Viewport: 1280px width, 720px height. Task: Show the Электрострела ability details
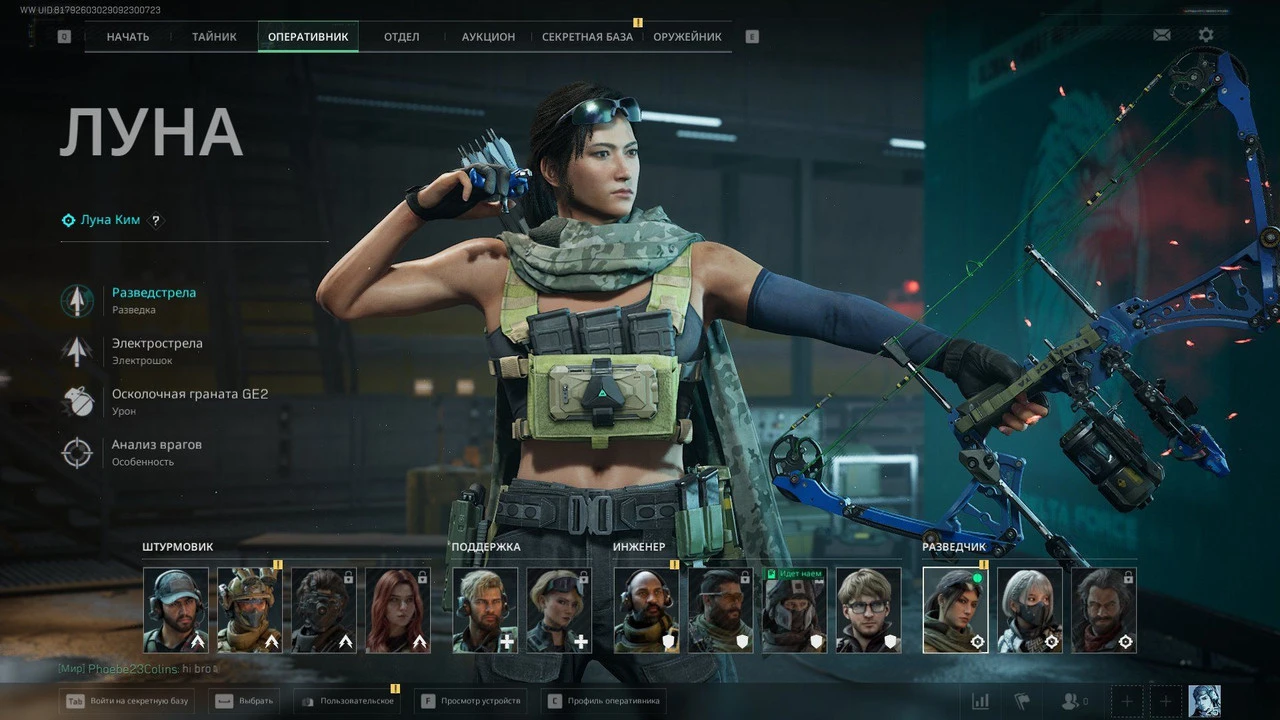tap(156, 343)
